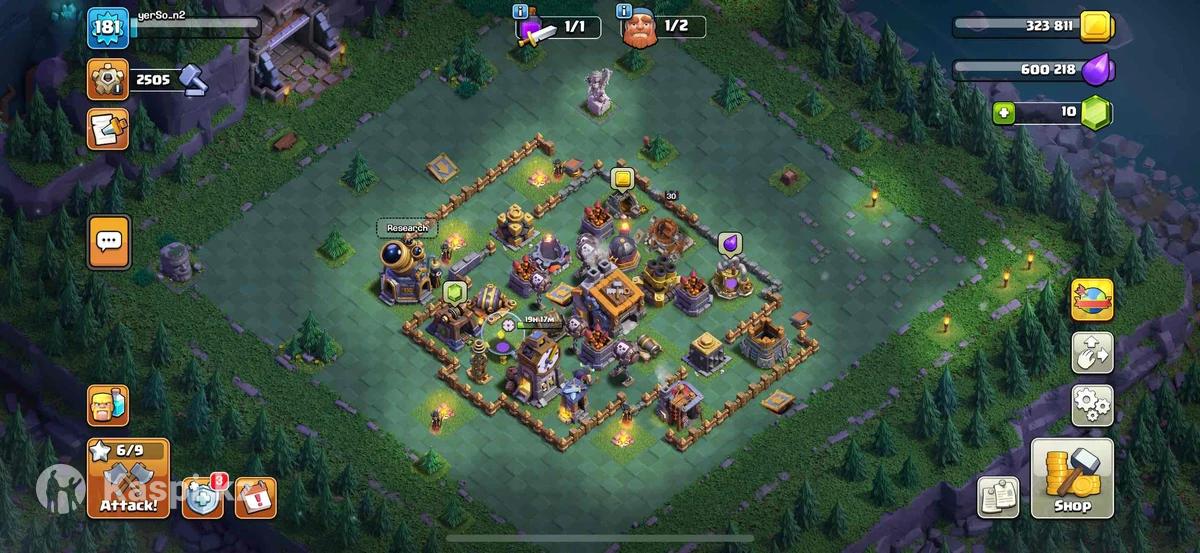Screen dimensions: 1200x553
Task: Open the builder league trophy badge
Action: [x=106, y=79]
